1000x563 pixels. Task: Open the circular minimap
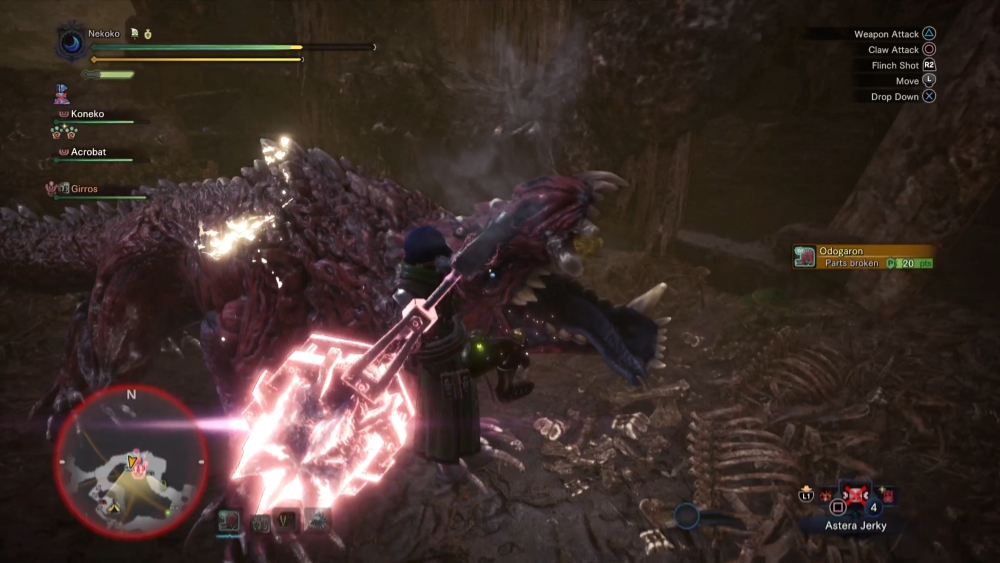click(x=131, y=461)
